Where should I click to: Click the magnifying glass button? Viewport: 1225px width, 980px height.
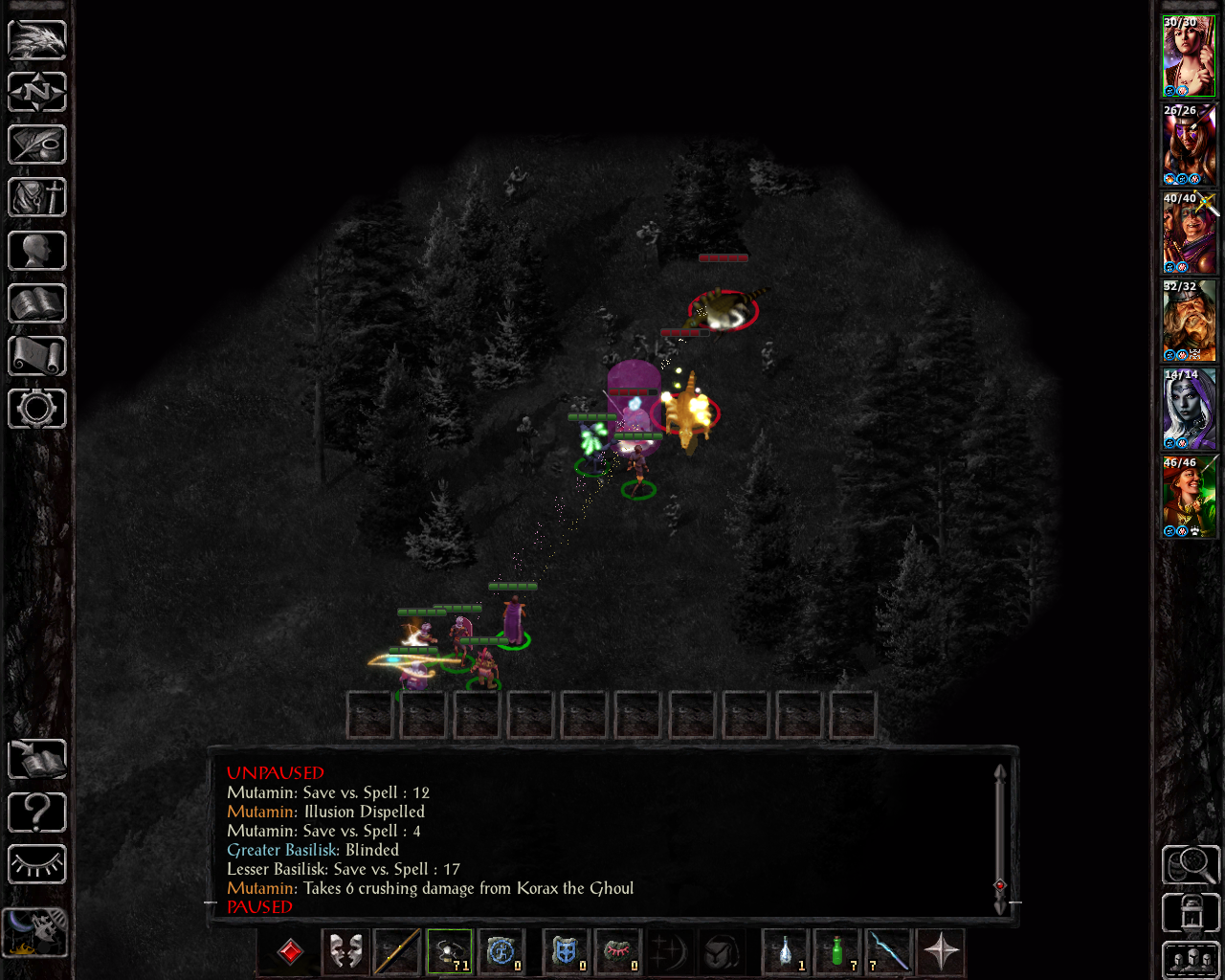click(1191, 865)
